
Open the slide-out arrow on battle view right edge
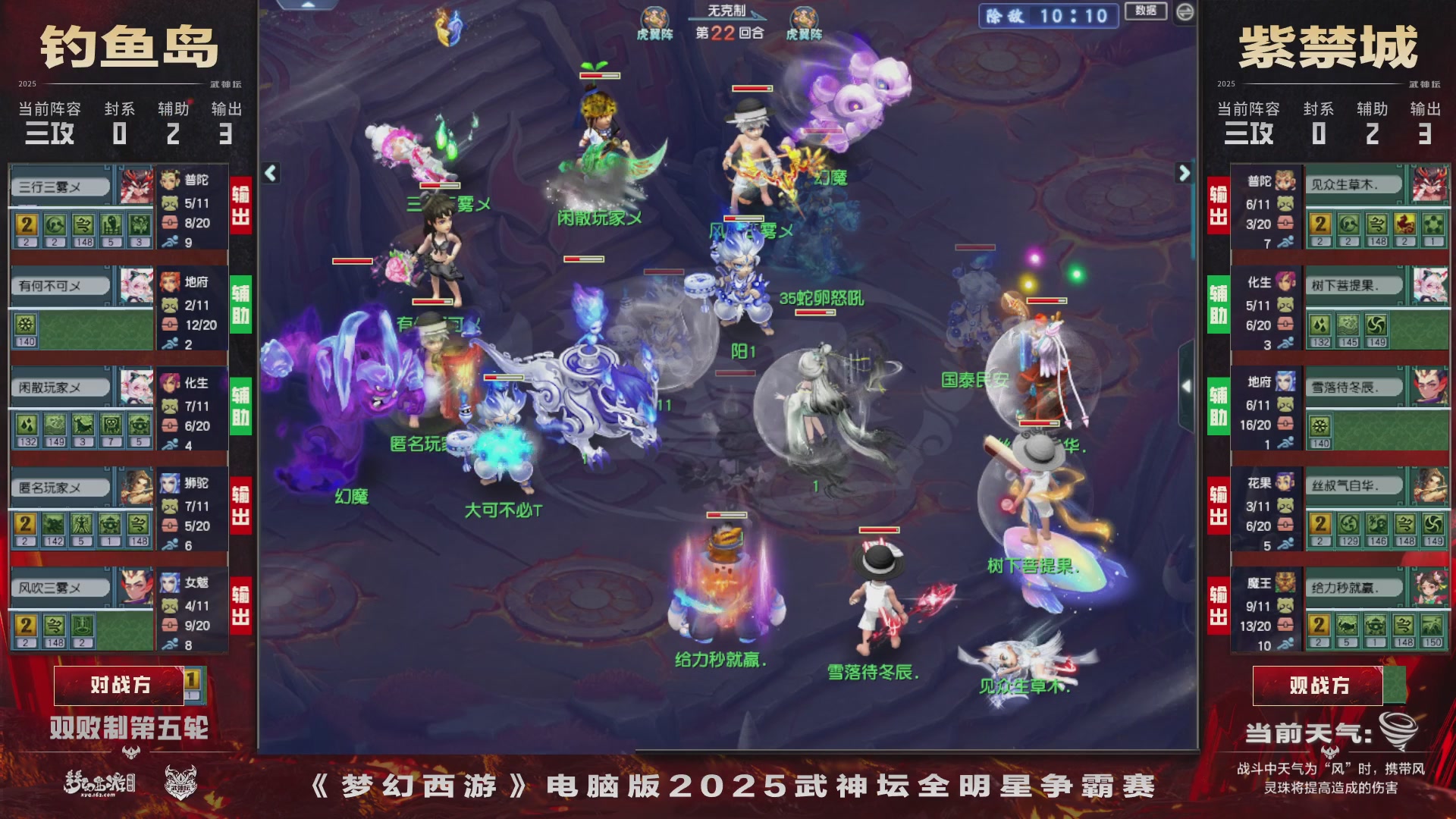(x=1187, y=387)
